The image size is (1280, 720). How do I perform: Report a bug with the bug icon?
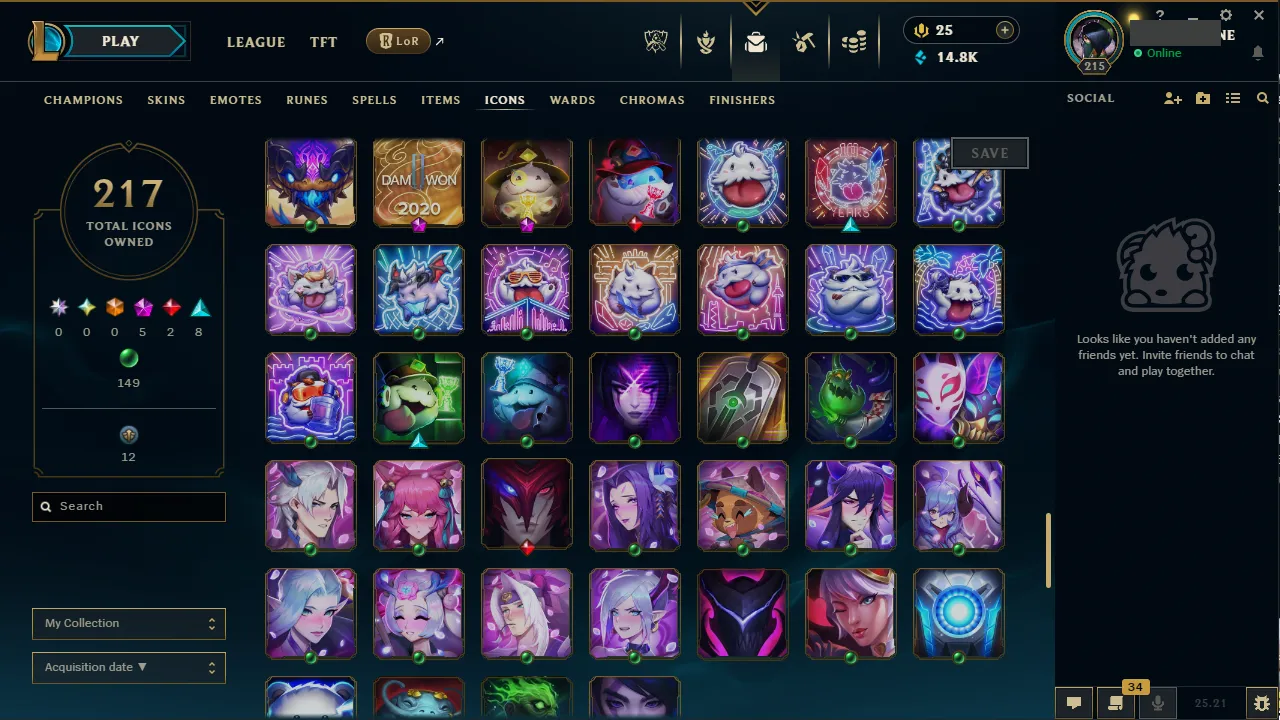[1262, 702]
